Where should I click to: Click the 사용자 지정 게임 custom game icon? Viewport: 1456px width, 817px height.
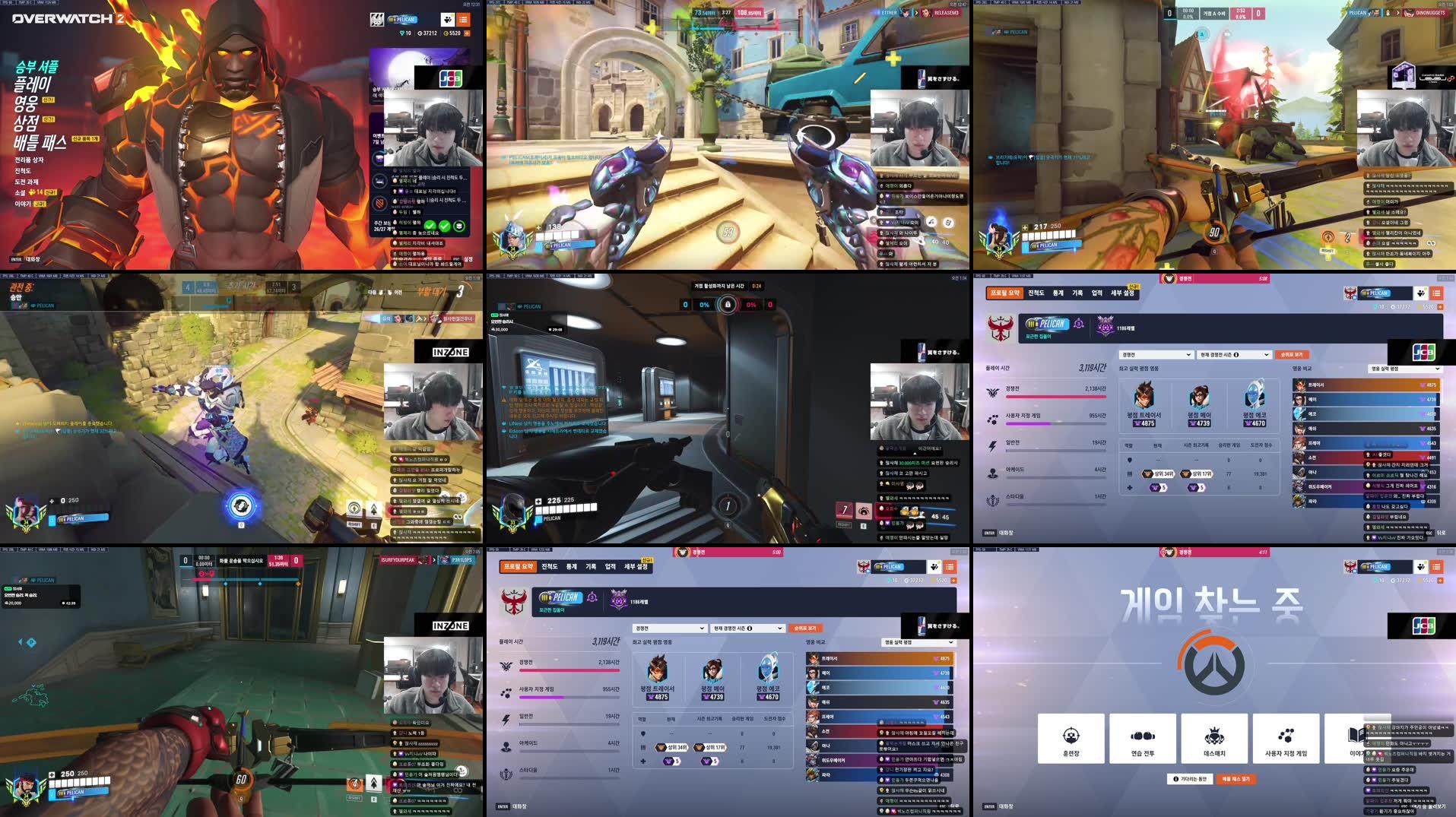tap(1285, 736)
